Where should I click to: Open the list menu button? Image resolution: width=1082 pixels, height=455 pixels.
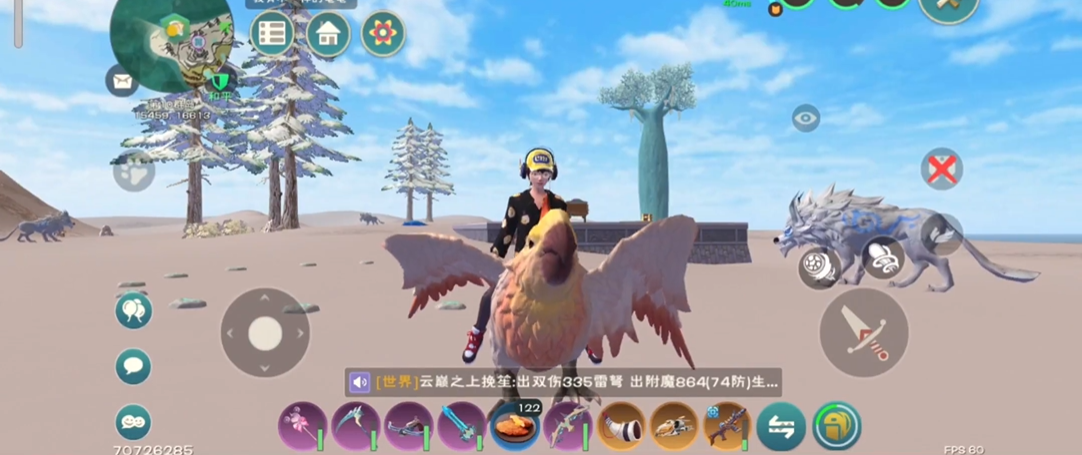[x=271, y=34]
